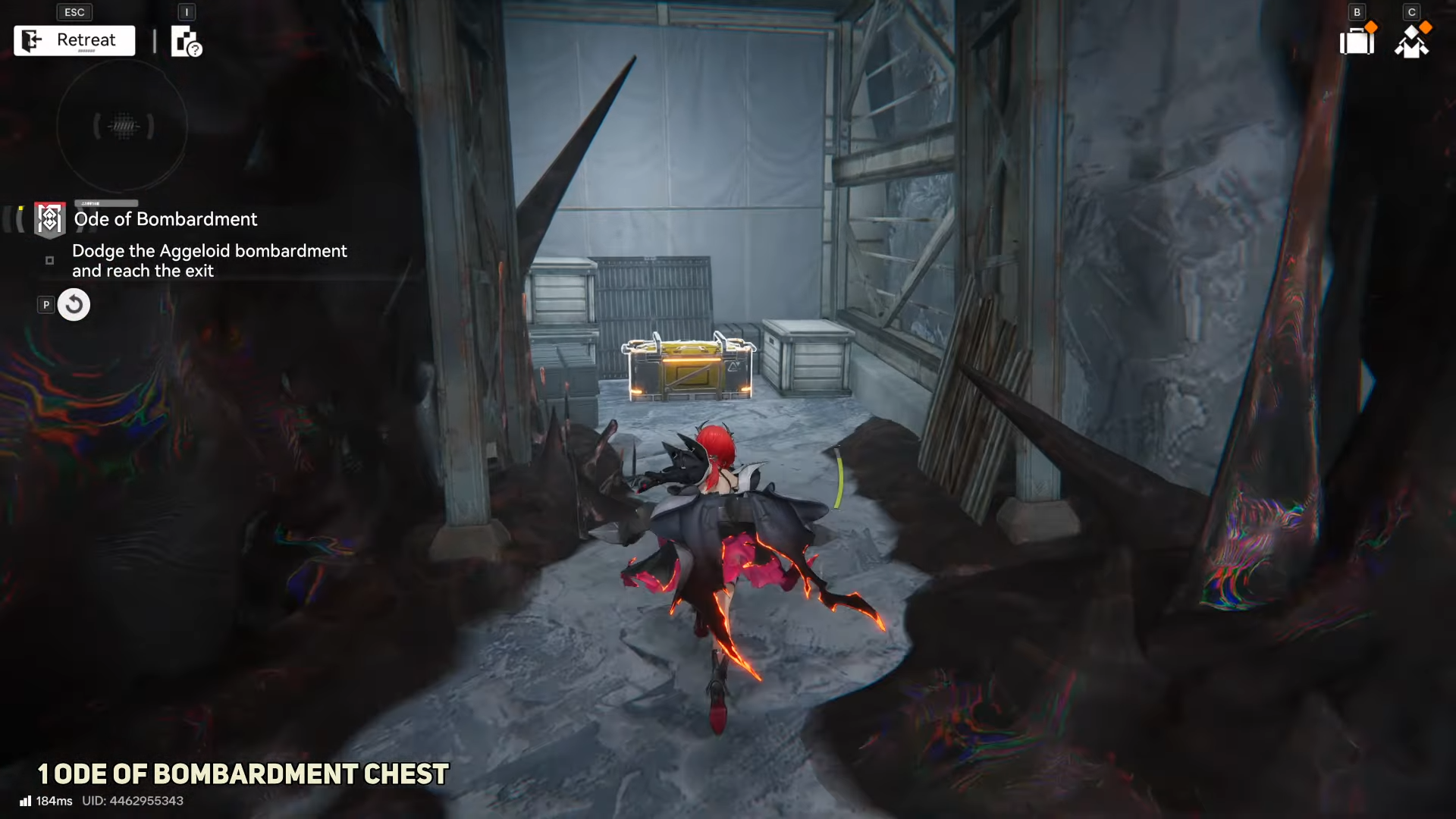Click the circular restart arrow button

click(74, 305)
